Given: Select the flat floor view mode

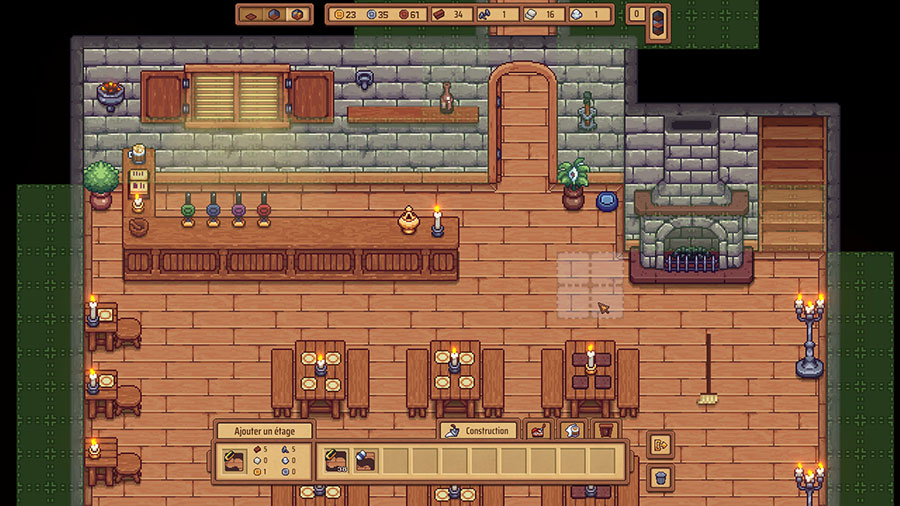Looking at the screenshot, I should pos(250,15).
